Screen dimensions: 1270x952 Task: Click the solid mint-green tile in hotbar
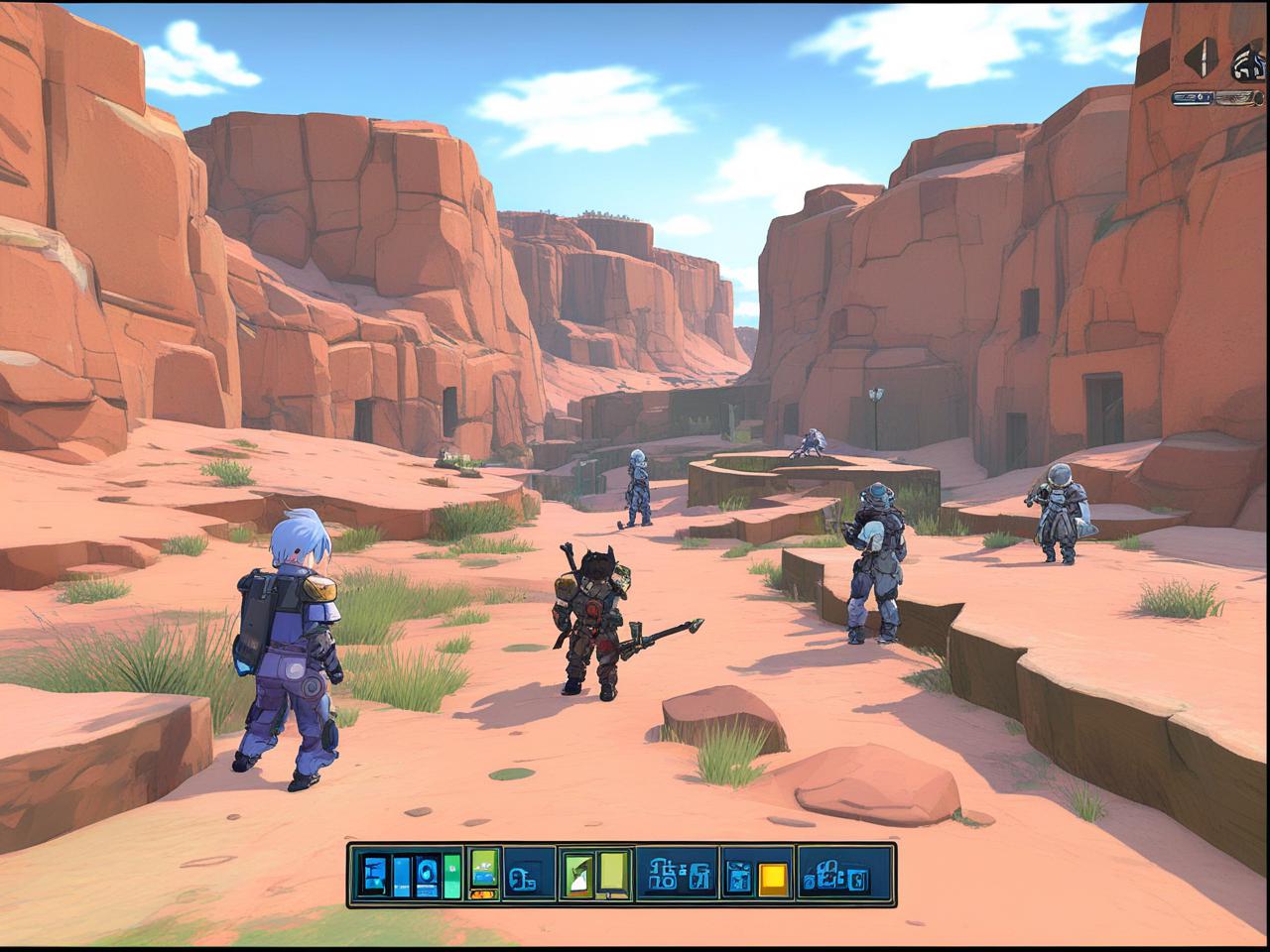452,876
